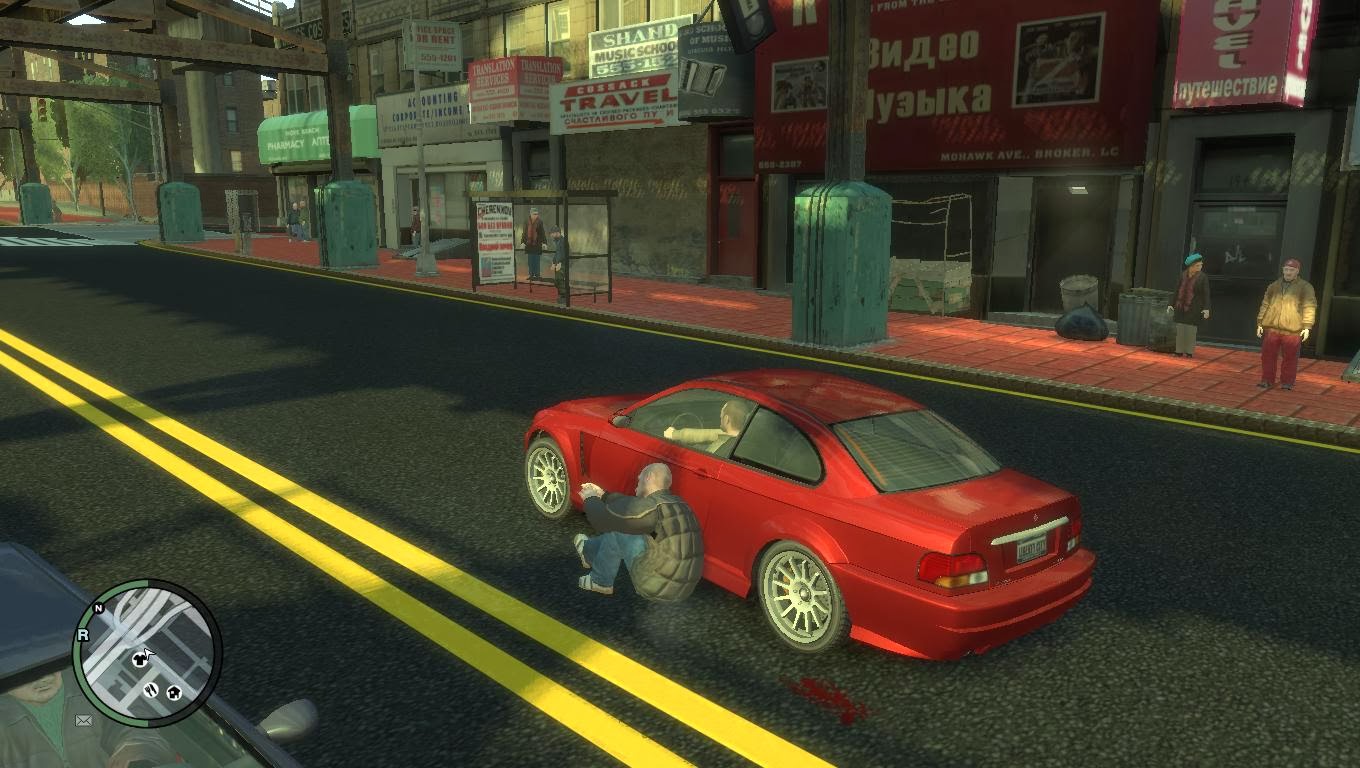This screenshot has height=768, width=1360.
Task: Select the clothing store icon on the radar
Action: [x=140, y=659]
